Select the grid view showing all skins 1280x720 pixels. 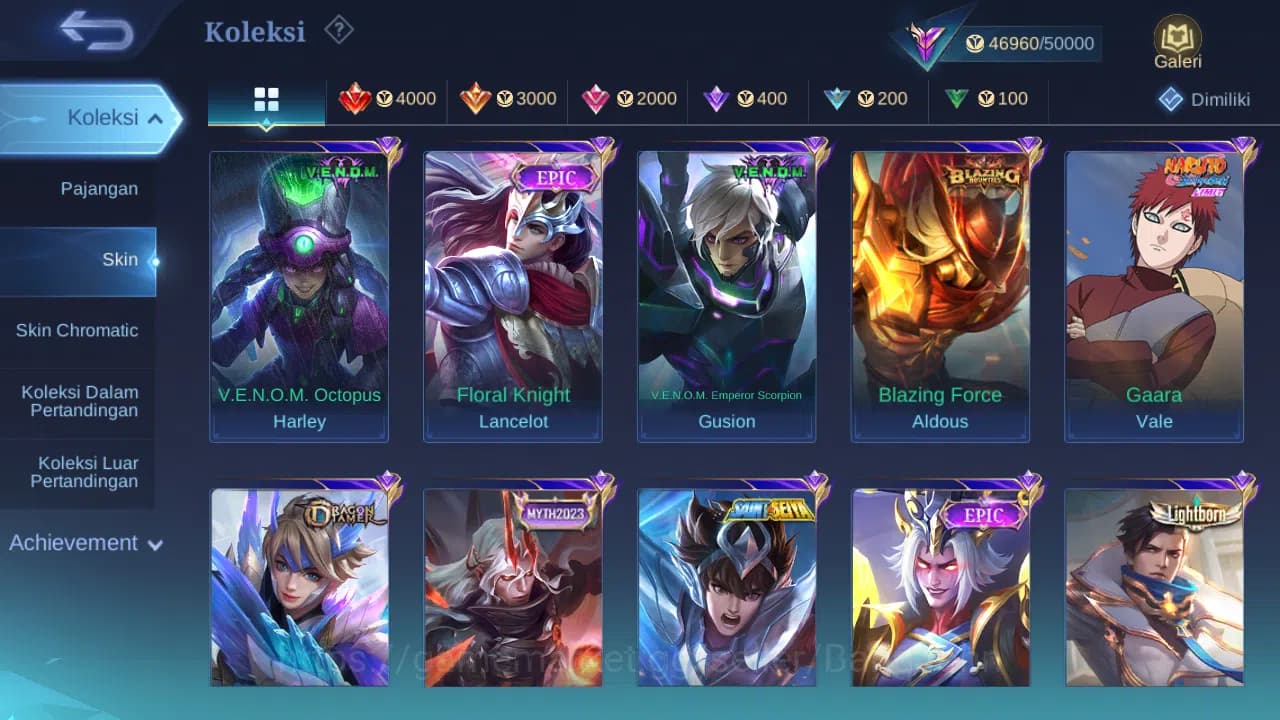265,99
